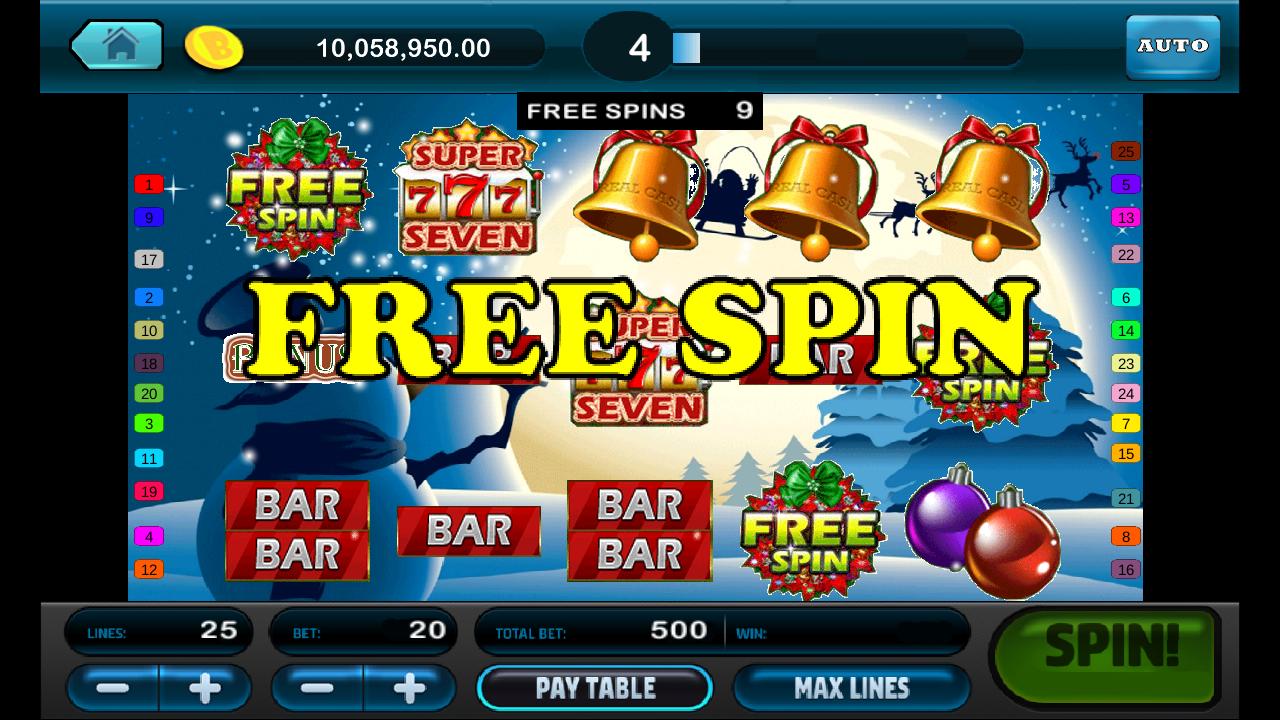1280x720 pixels.
Task: Toggle AUTO spin mode
Action: click(1171, 45)
